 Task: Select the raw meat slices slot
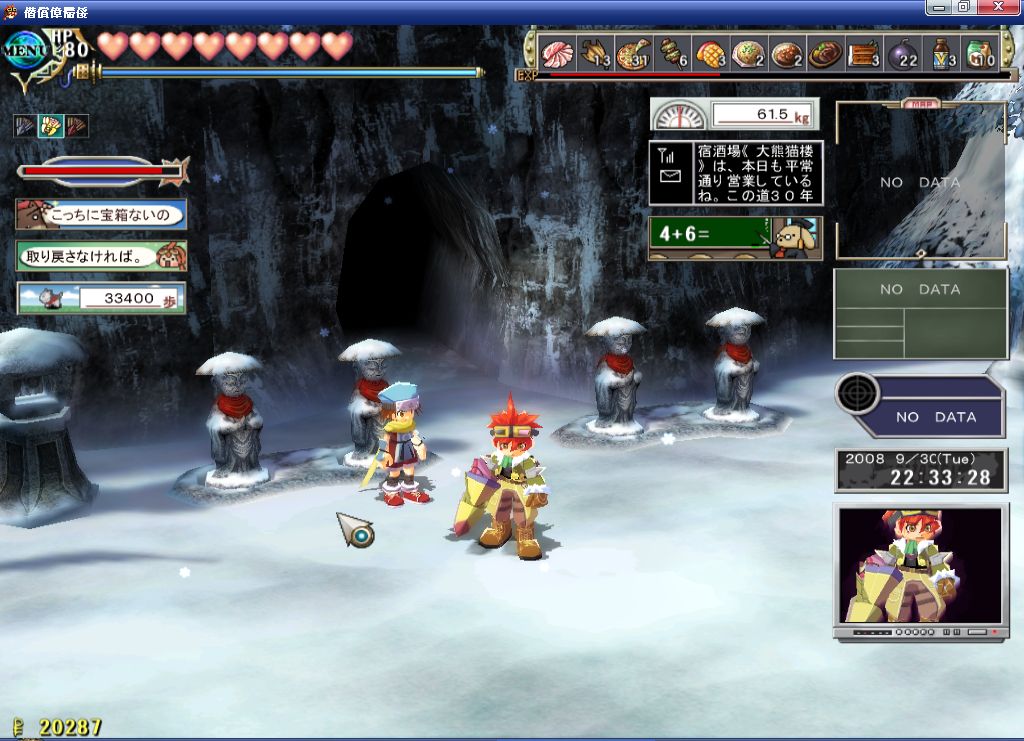(556, 52)
